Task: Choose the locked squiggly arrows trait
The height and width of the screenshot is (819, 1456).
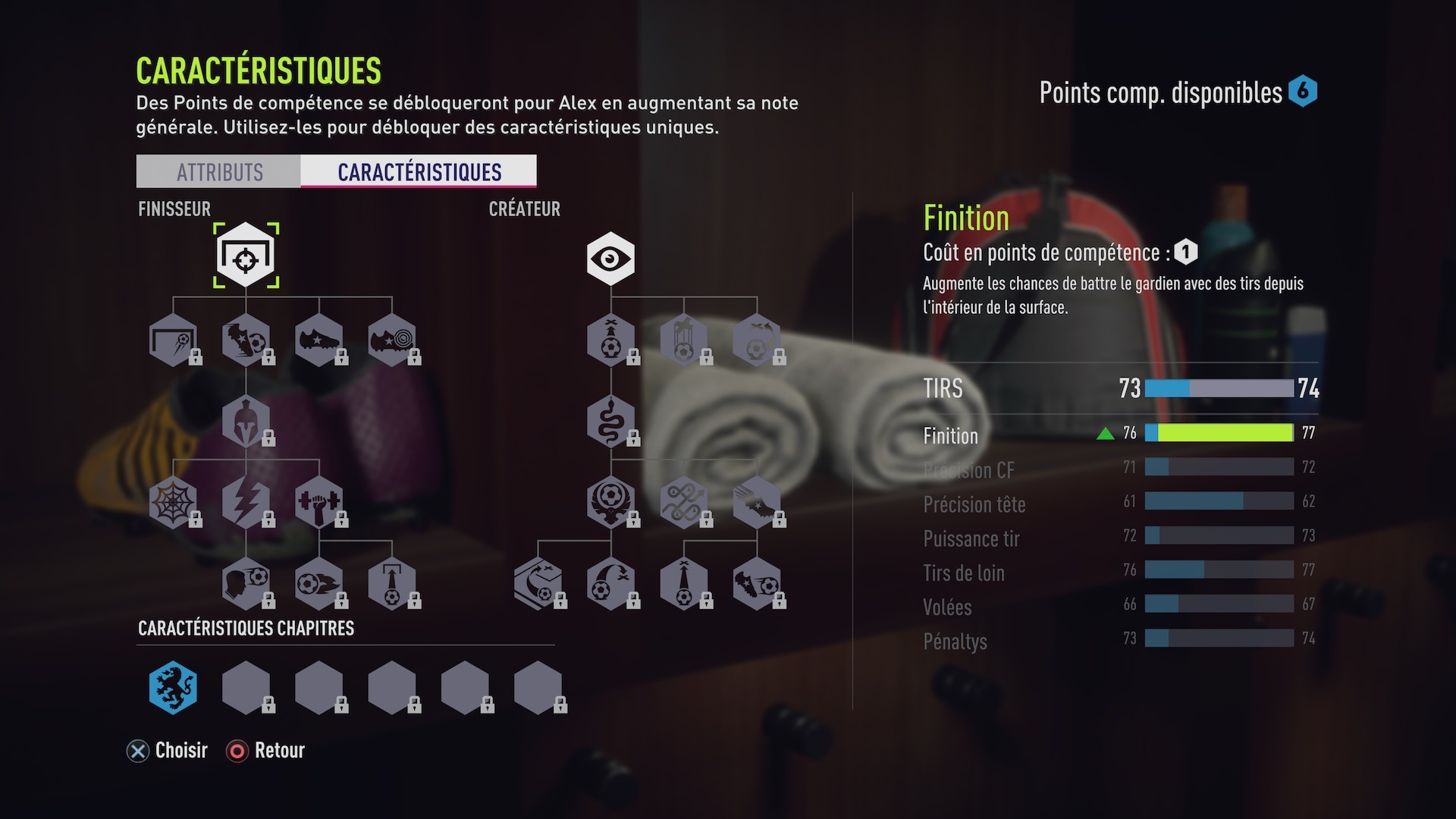Action: click(683, 502)
